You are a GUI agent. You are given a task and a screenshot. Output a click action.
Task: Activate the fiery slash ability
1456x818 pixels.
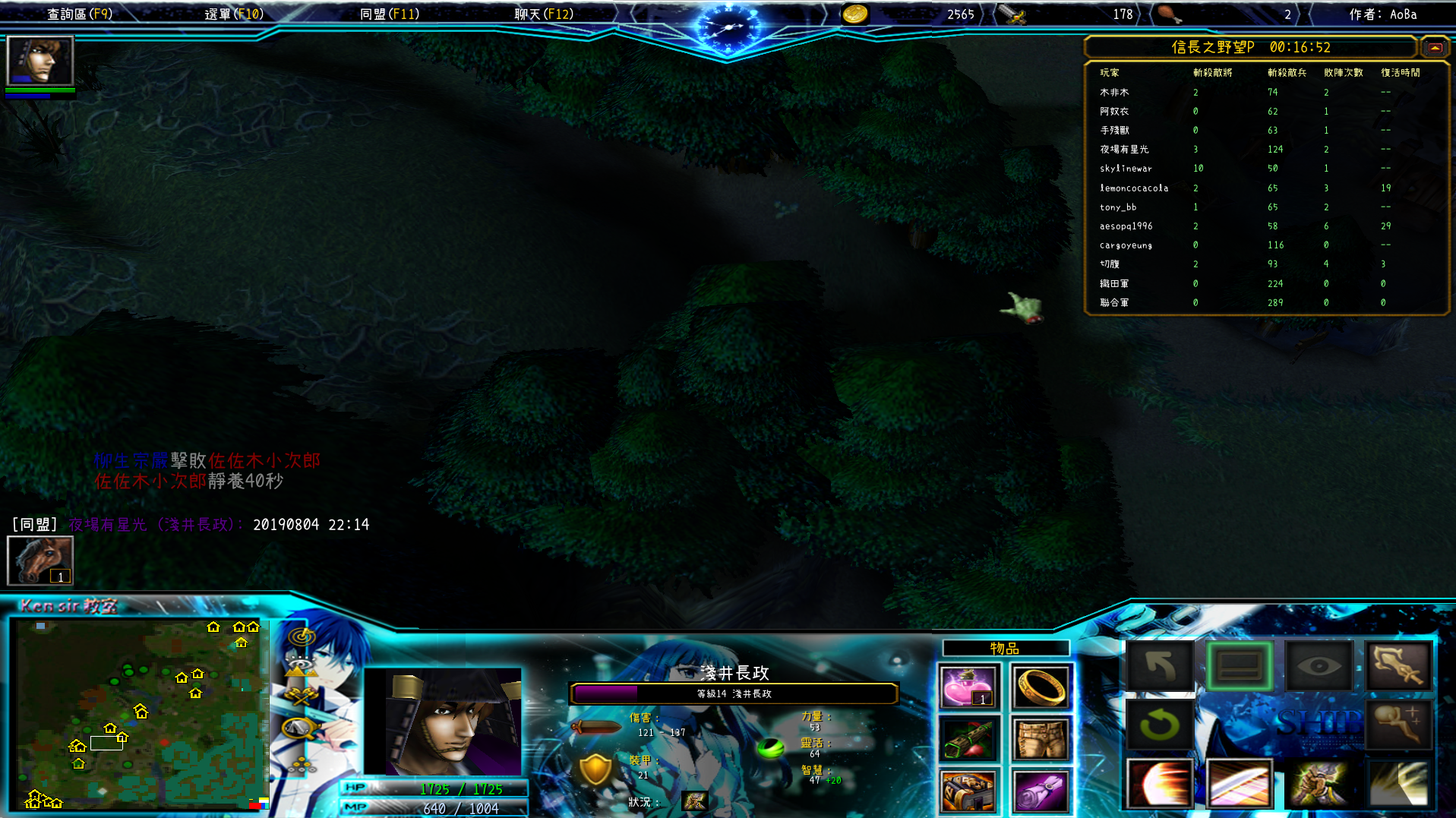click(x=1160, y=783)
